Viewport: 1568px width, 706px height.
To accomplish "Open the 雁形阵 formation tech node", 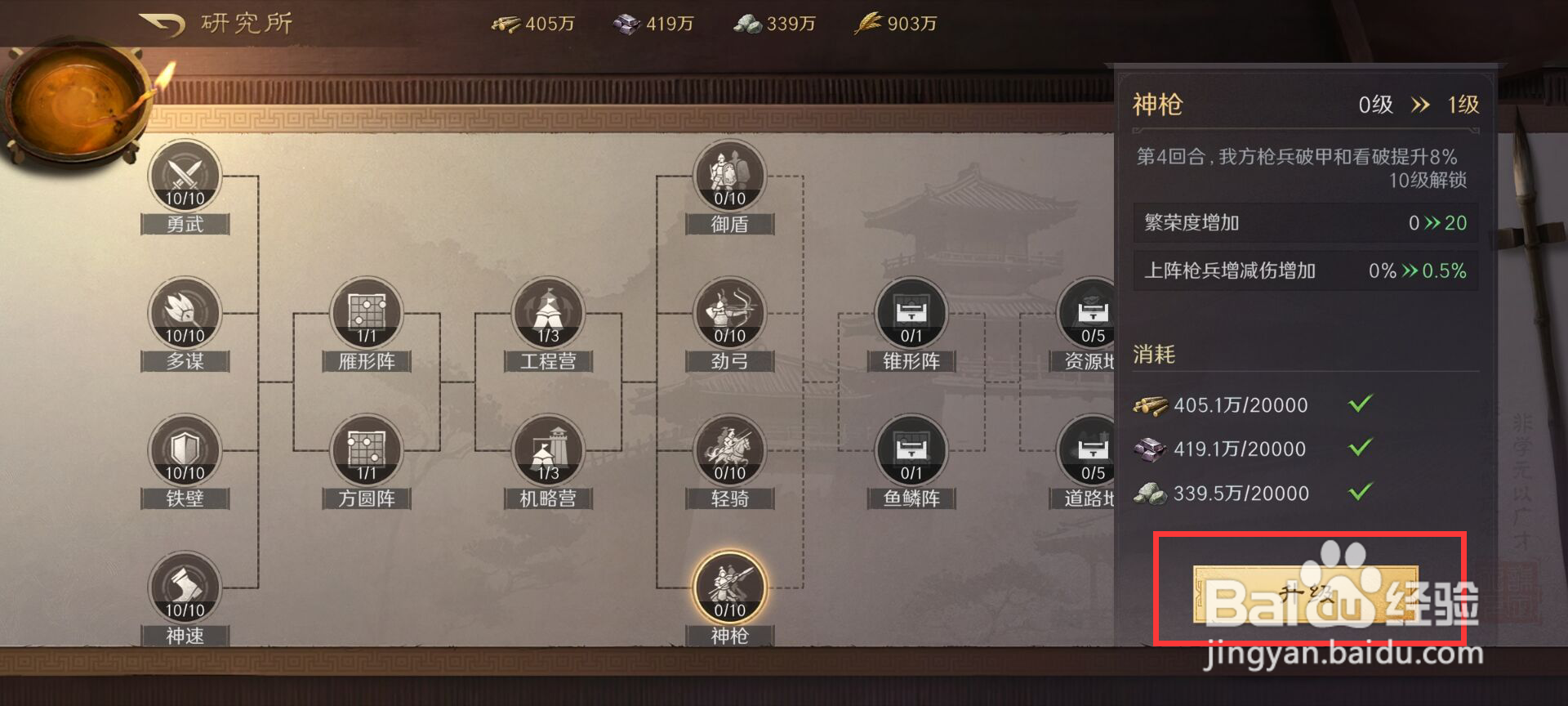I will click(366, 313).
